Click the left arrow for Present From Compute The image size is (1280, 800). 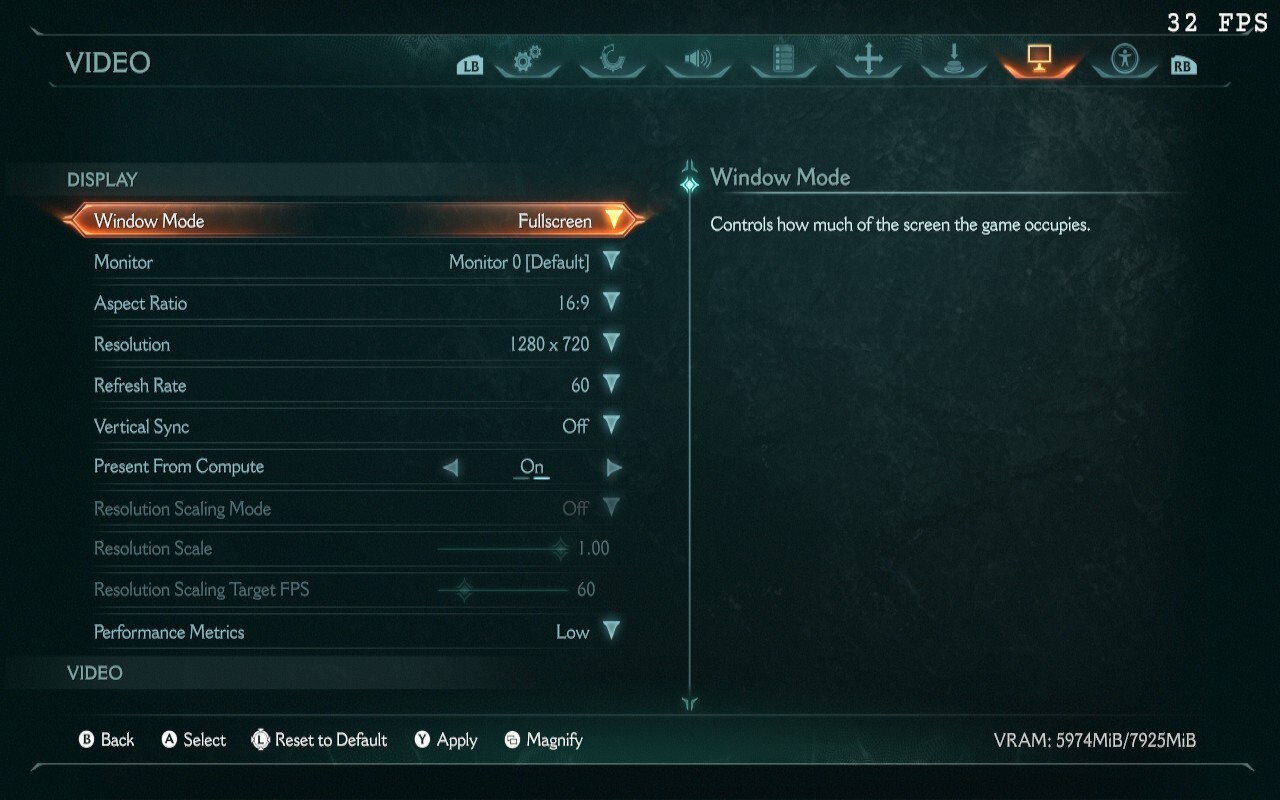pos(451,467)
